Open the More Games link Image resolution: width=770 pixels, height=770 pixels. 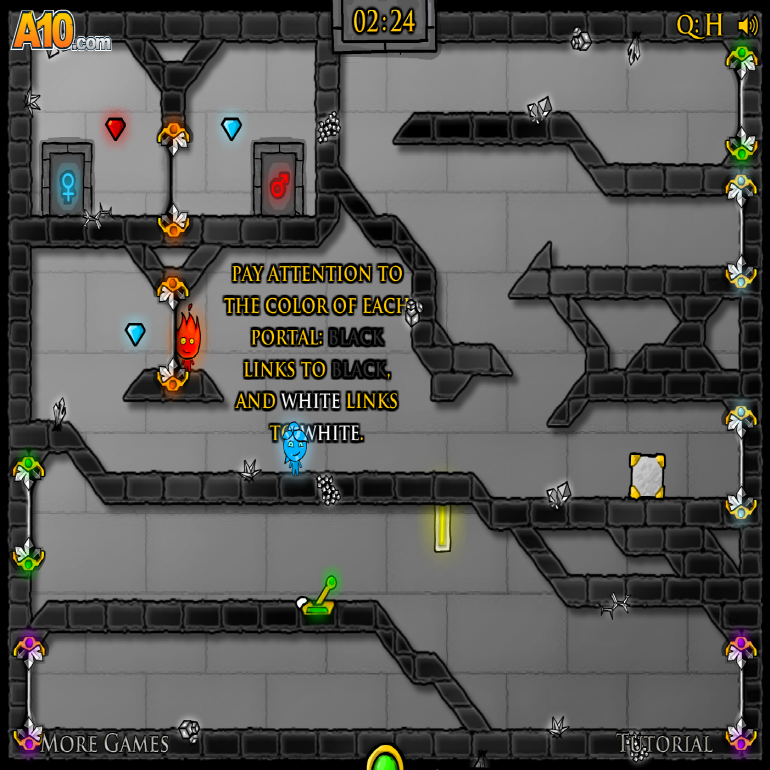(104, 743)
